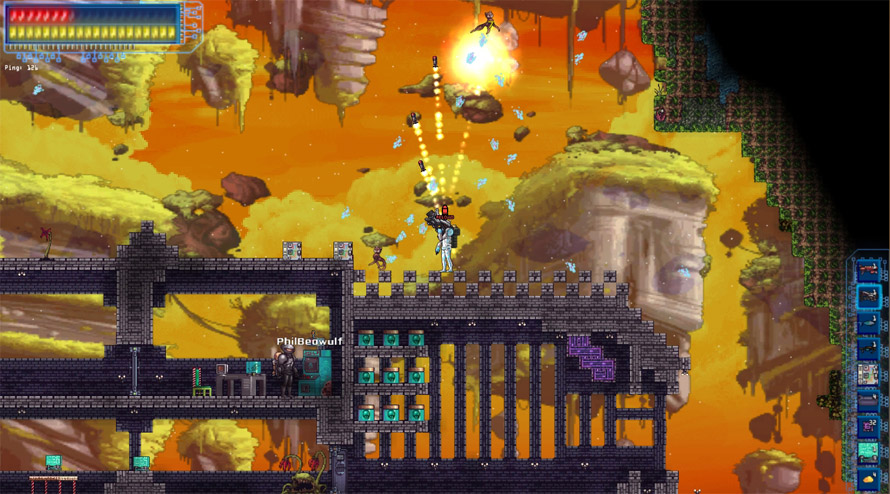The width and height of the screenshot is (890, 494).
Task: Select the solid teal block slot
Action: pyautogui.click(x=868, y=452)
